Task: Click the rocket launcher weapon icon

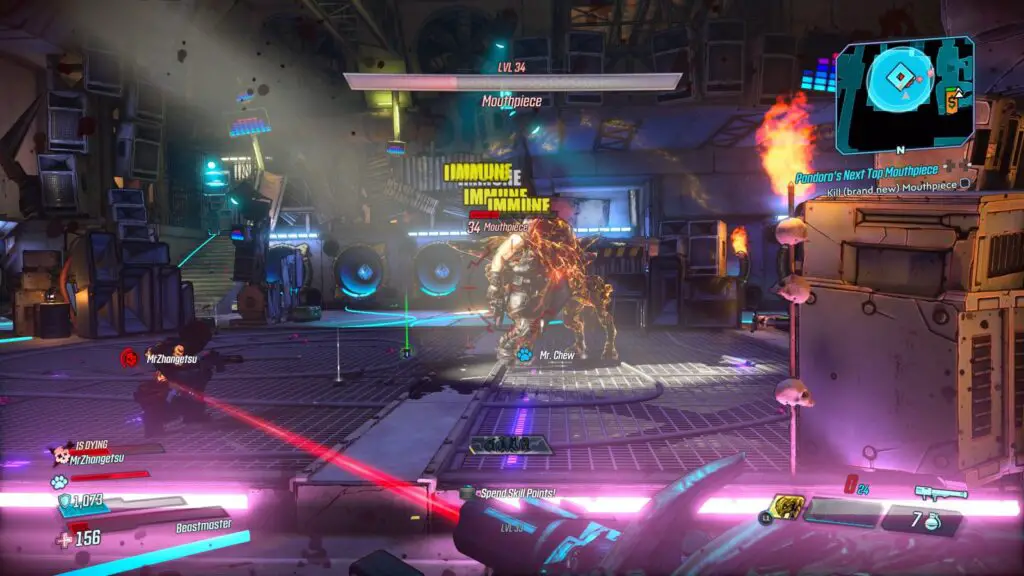Action: [940, 491]
